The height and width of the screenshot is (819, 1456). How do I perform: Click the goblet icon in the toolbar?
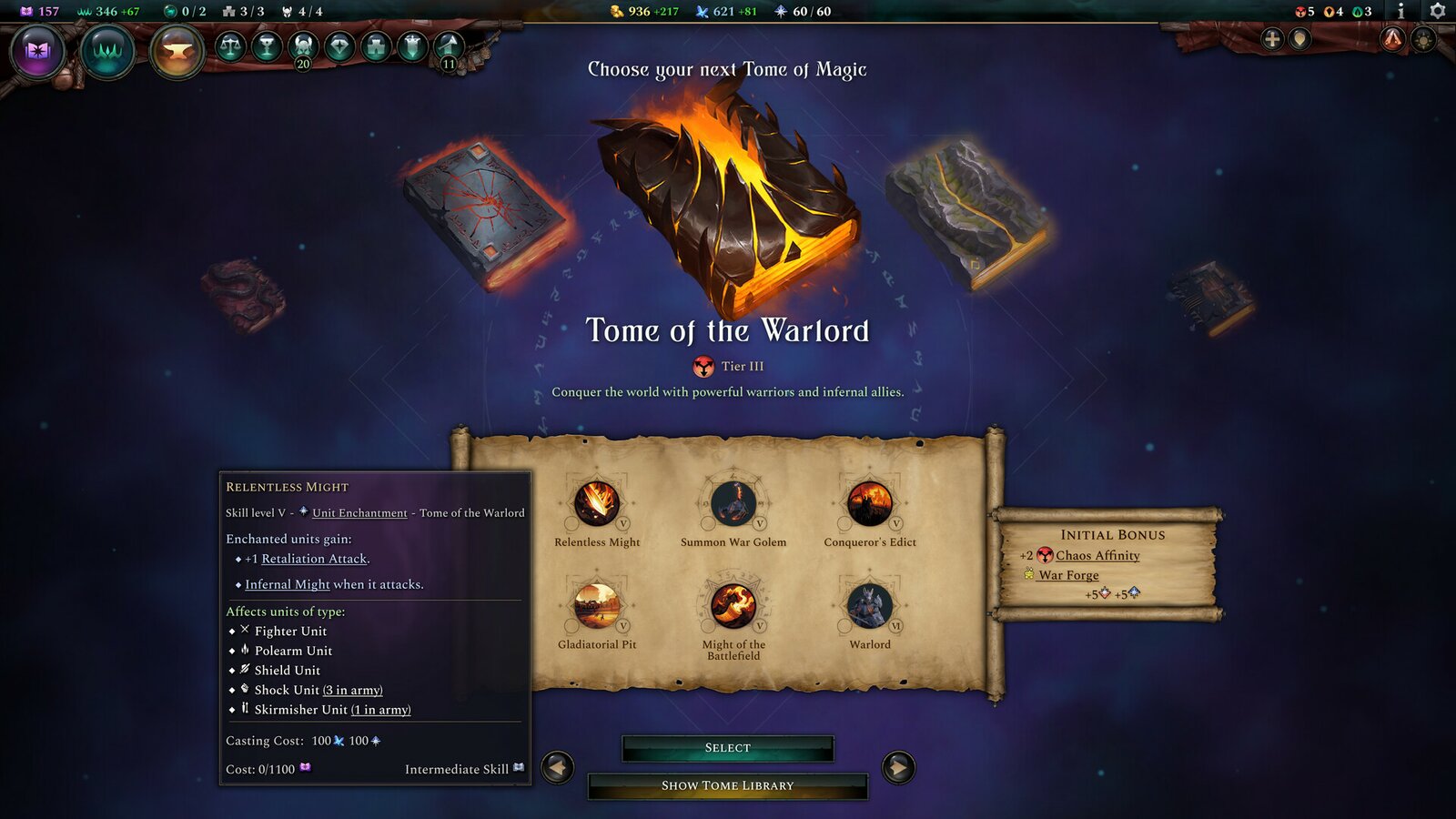[267, 48]
